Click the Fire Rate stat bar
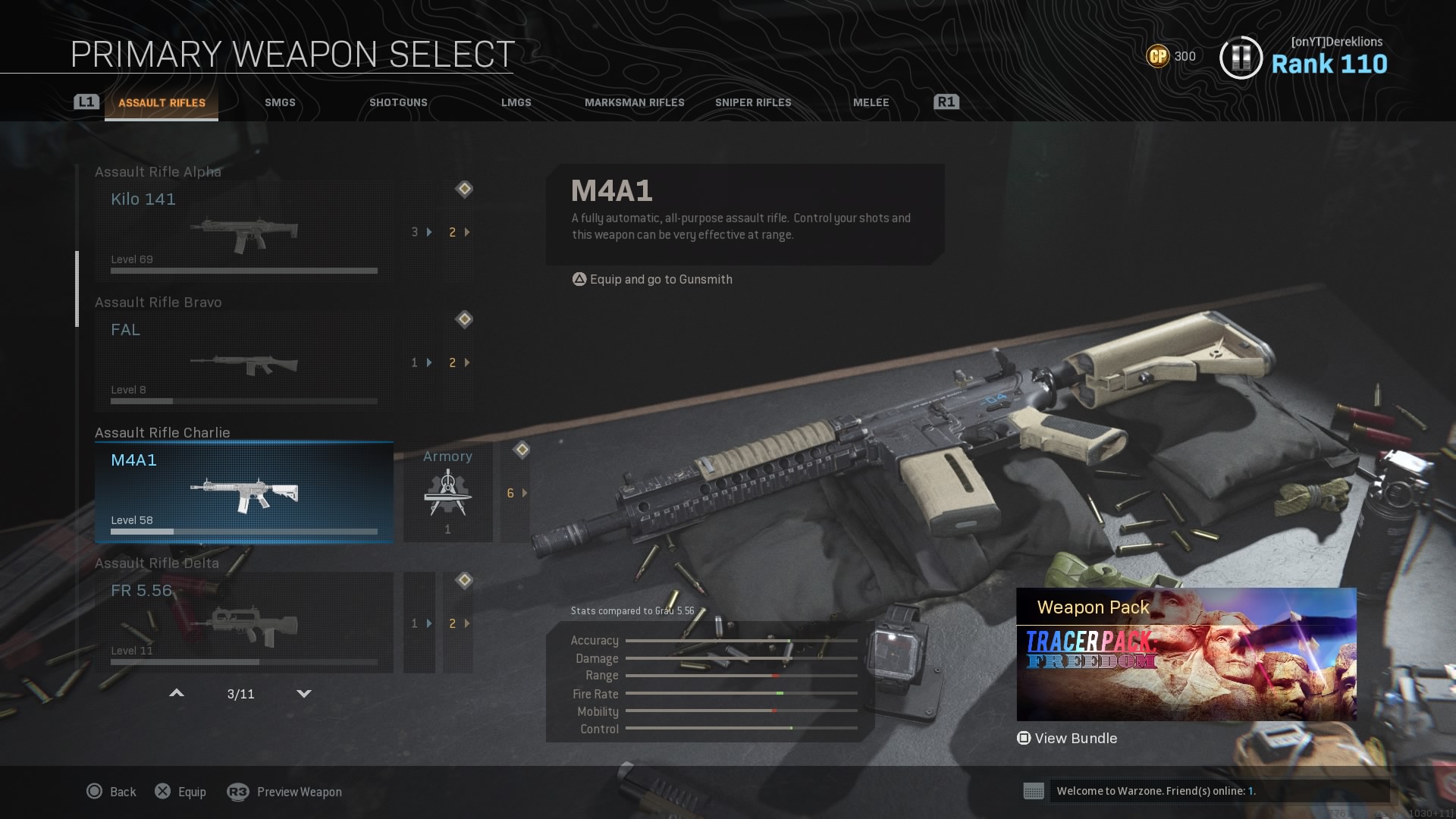The width and height of the screenshot is (1456, 819). pyautogui.click(x=743, y=694)
